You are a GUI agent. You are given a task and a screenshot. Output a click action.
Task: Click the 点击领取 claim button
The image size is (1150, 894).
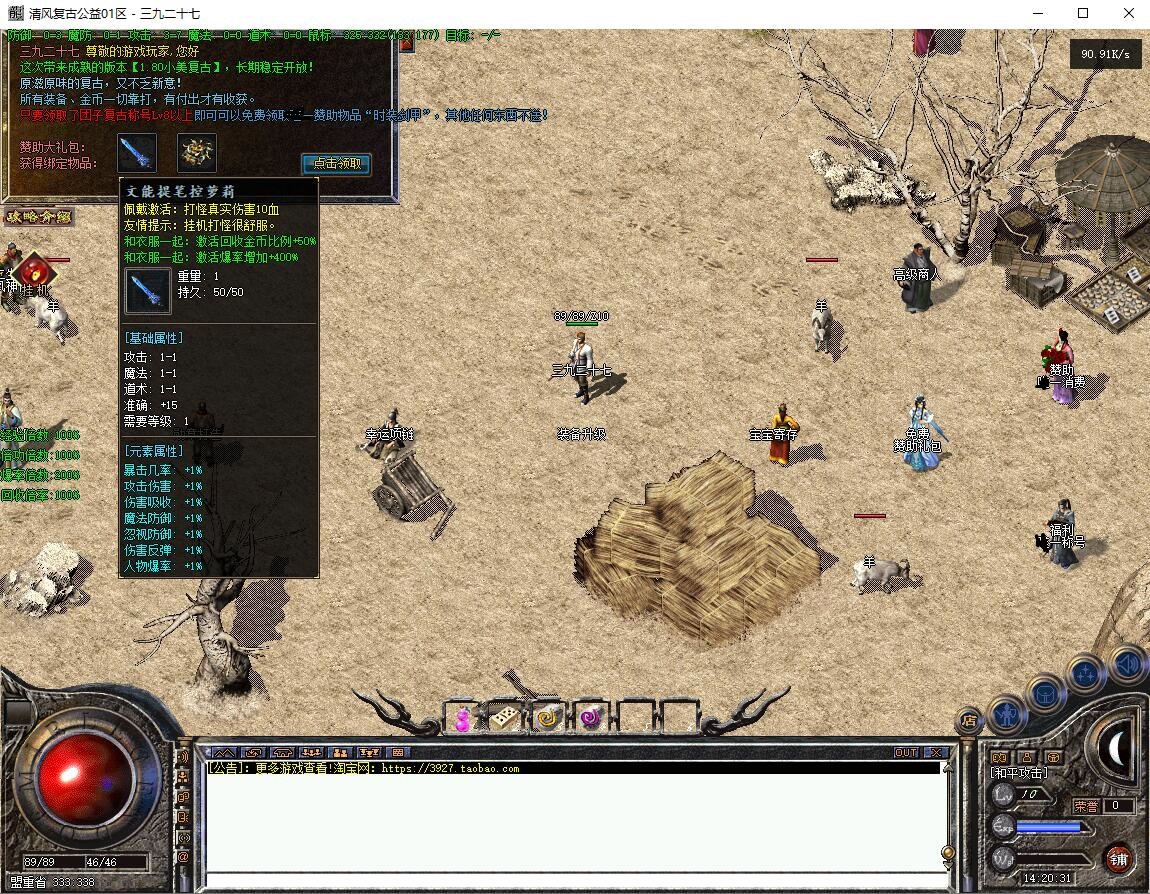(336, 164)
